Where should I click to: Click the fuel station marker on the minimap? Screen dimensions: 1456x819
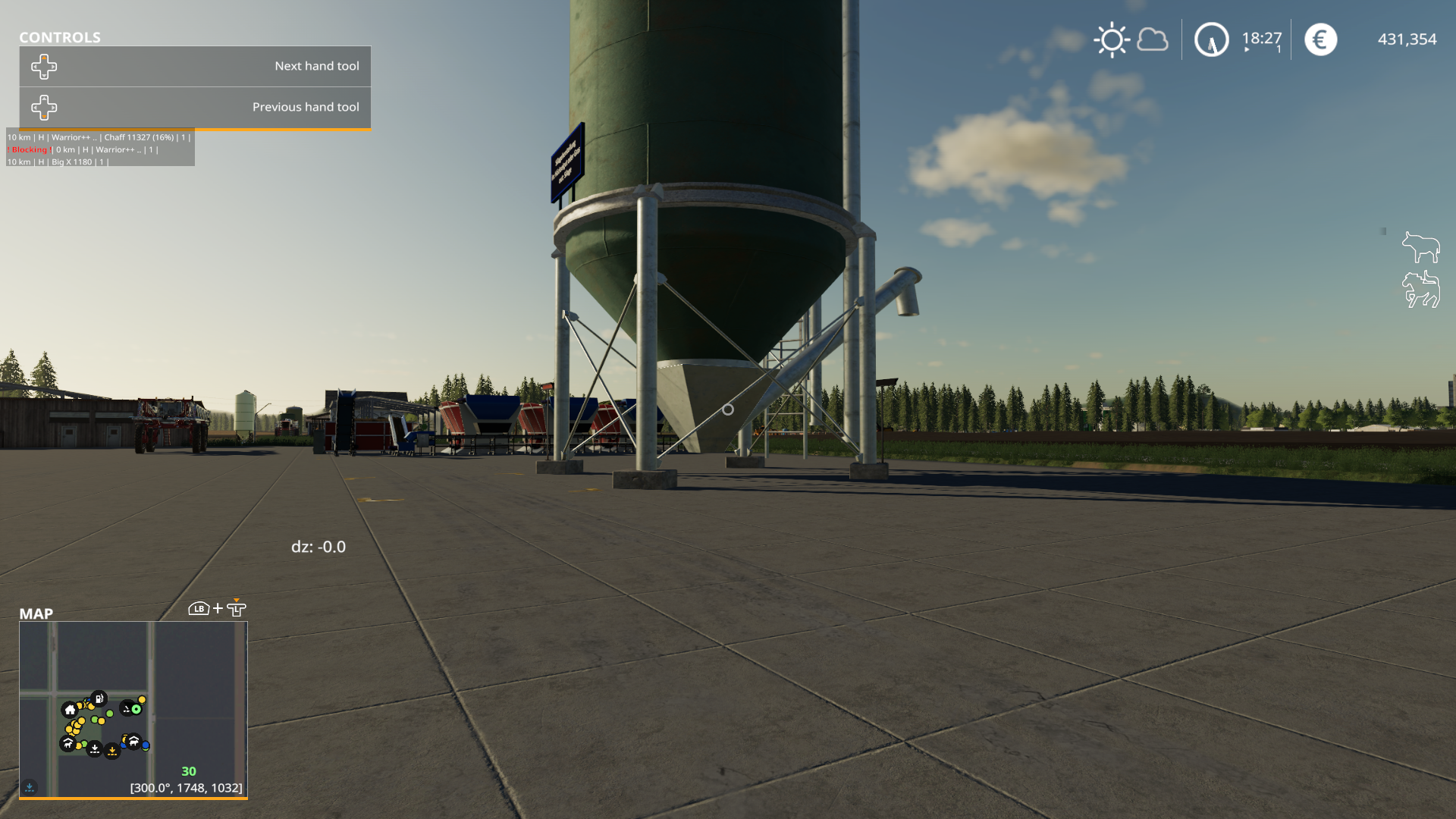pos(99,698)
